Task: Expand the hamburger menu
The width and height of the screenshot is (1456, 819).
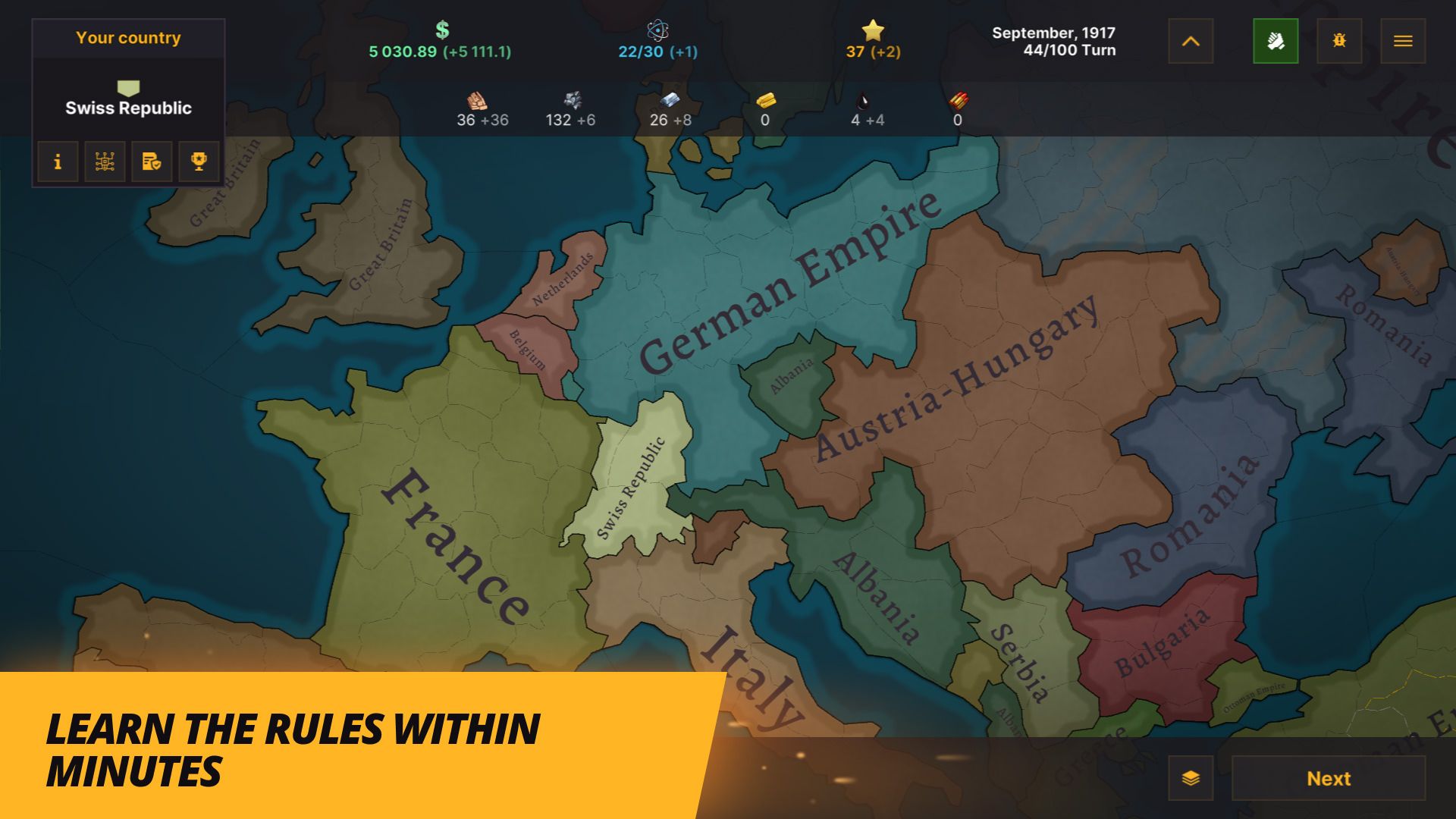Action: [1403, 41]
